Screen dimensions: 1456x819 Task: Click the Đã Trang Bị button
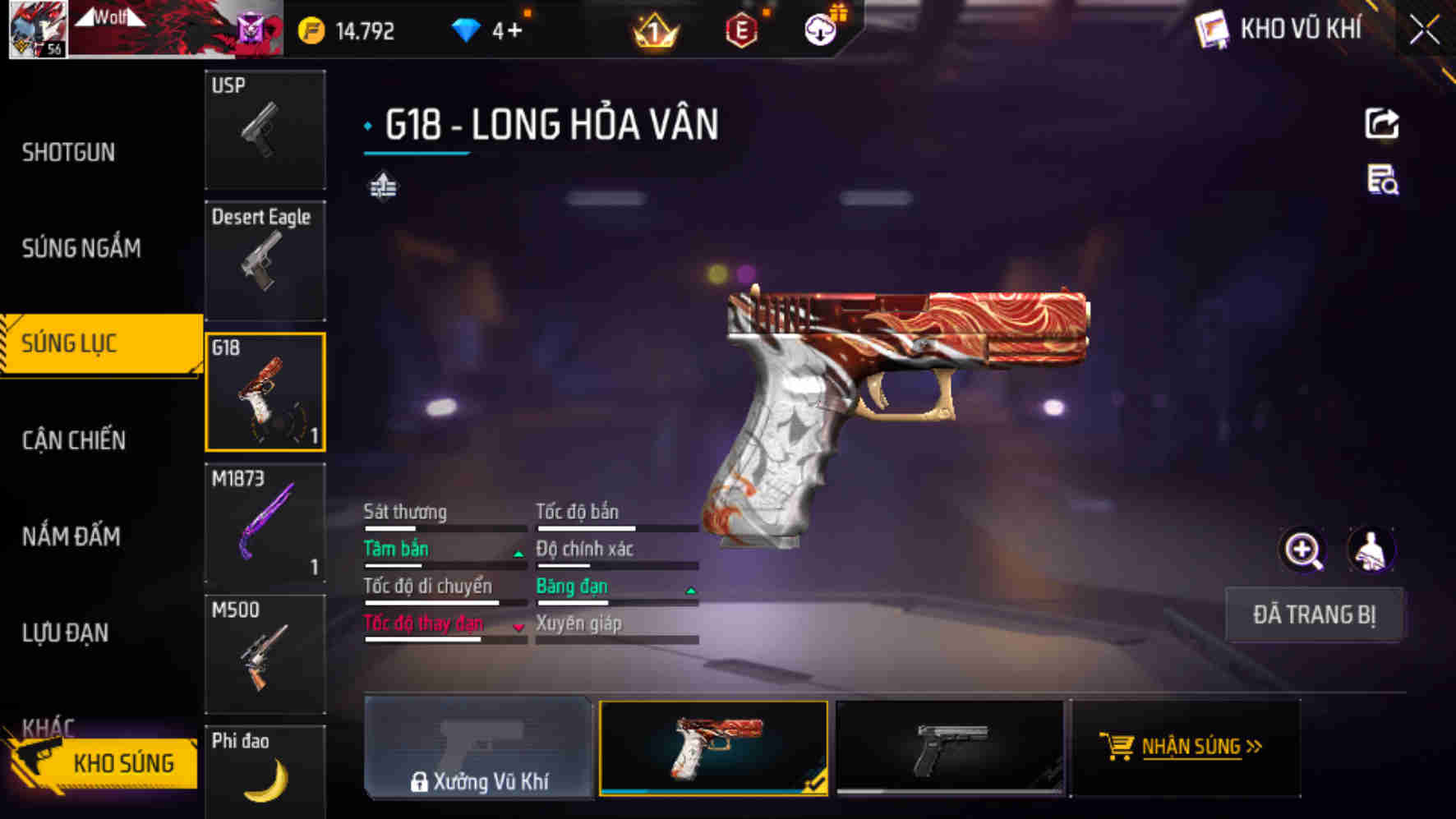(1313, 614)
